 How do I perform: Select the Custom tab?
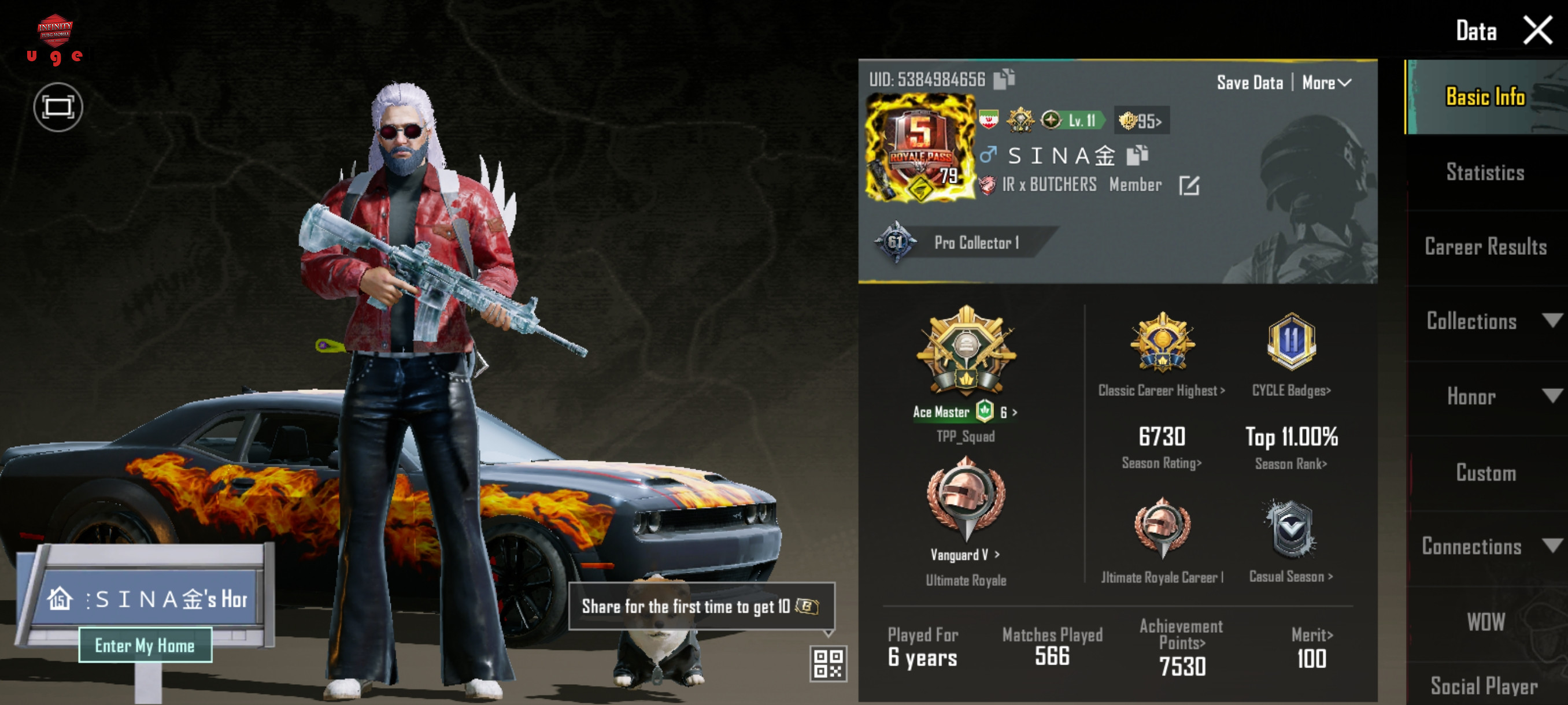click(x=1485, y=473)
